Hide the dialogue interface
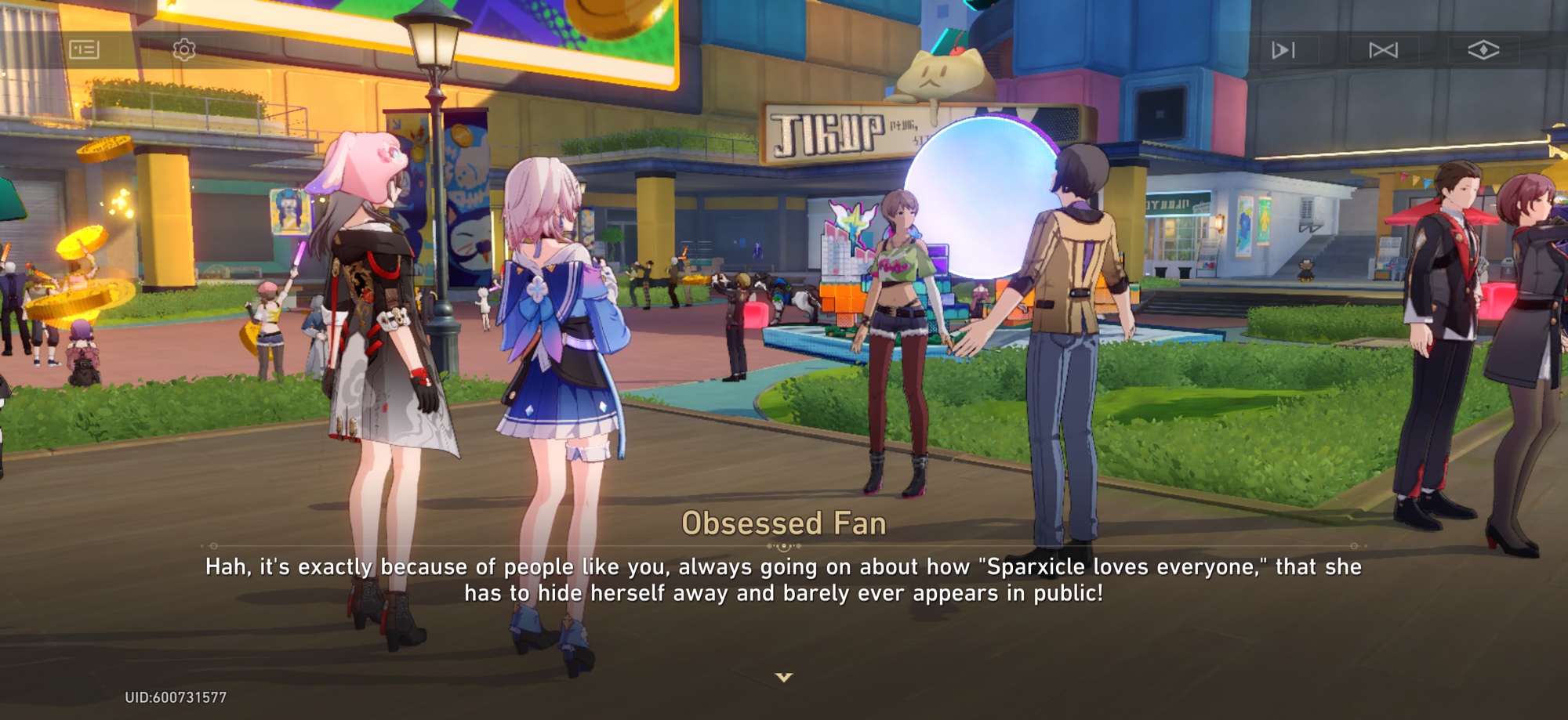The image size is (1568, 720). coord(1483,50)
